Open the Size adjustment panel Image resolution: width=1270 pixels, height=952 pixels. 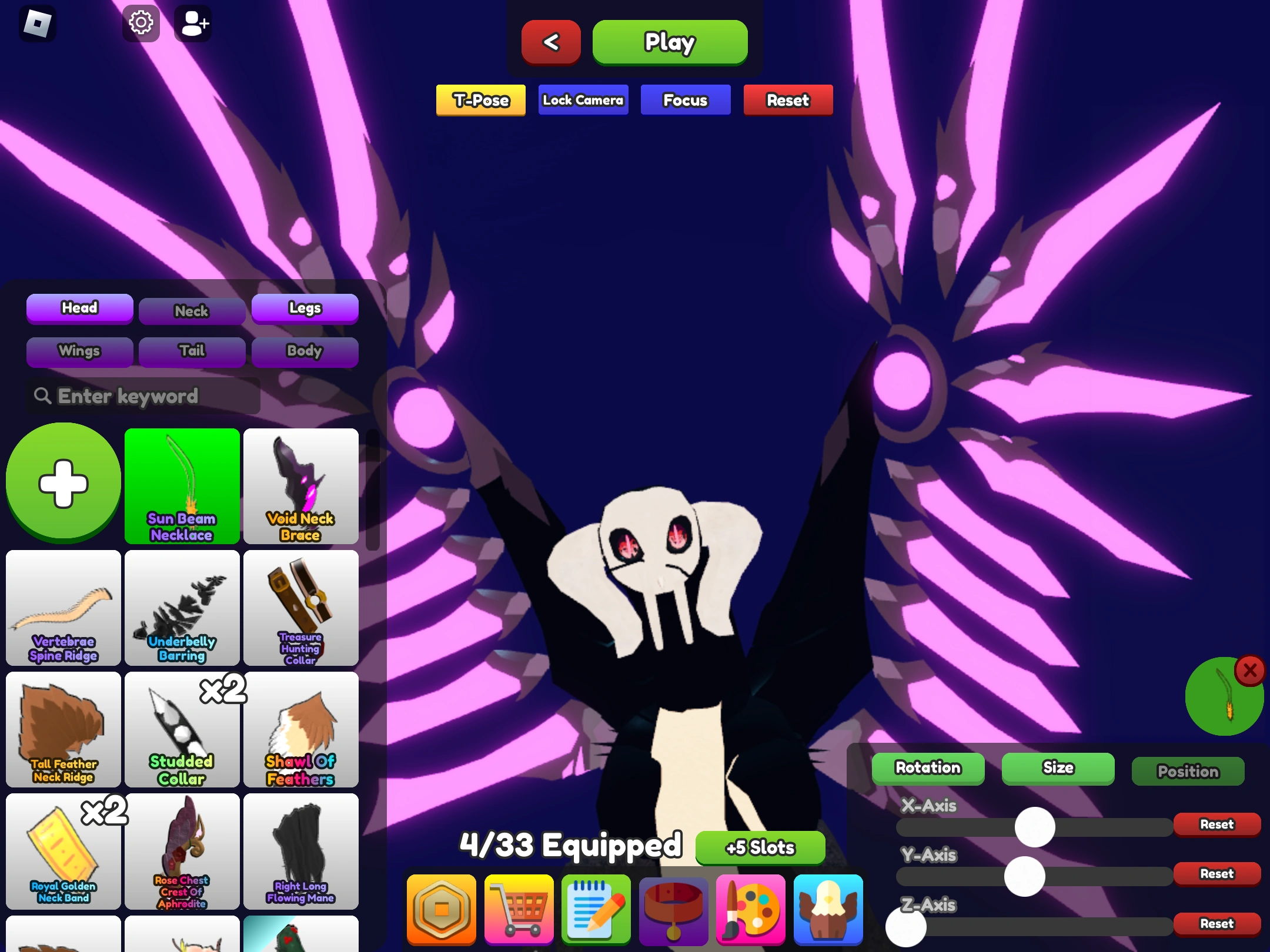1058,768
